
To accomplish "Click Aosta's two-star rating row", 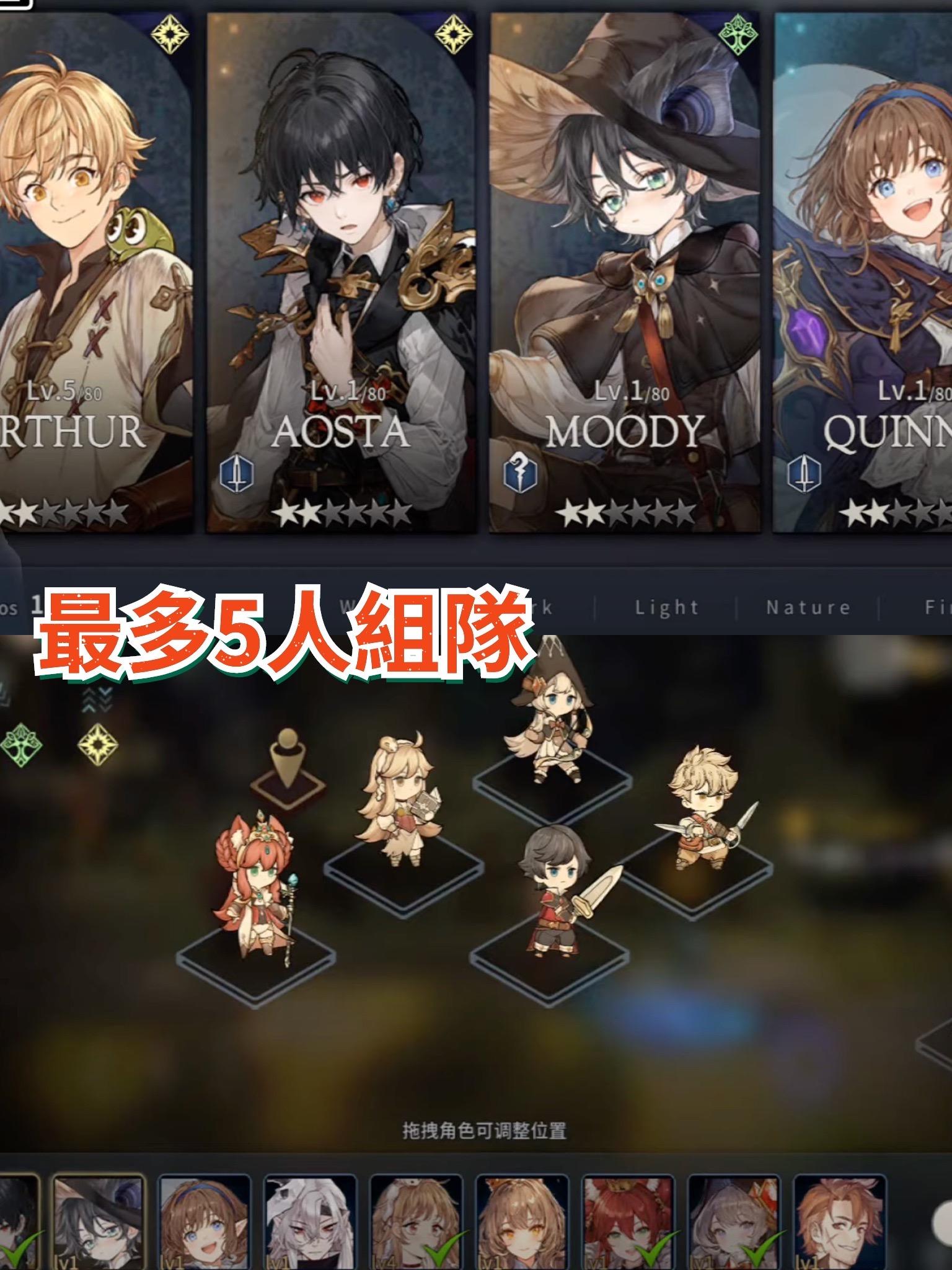I will point(341,512).
